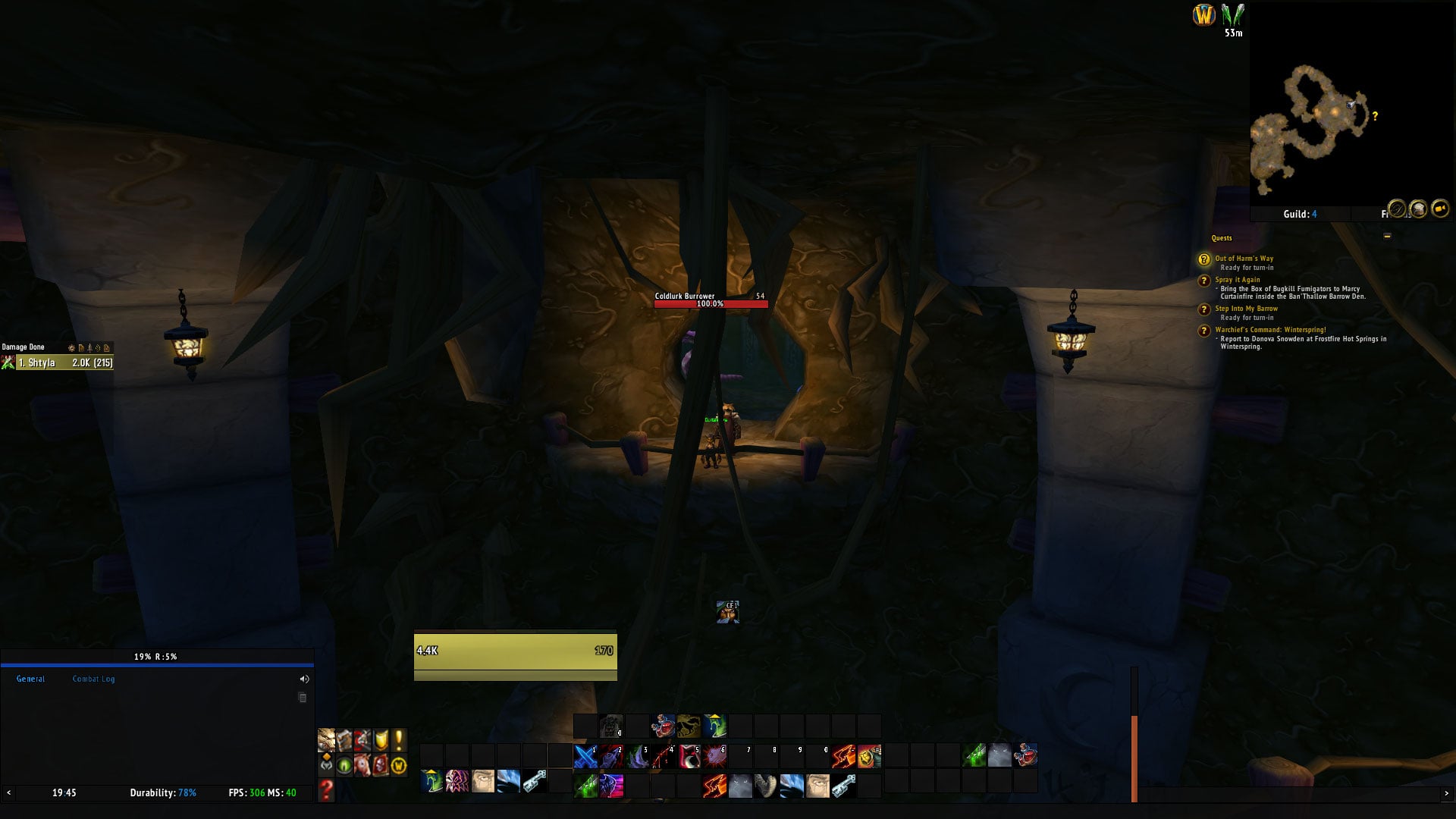The image size is (1456, 819).
Task: Open Warchief's Command: Winterspring quest
Action: 1270,330
